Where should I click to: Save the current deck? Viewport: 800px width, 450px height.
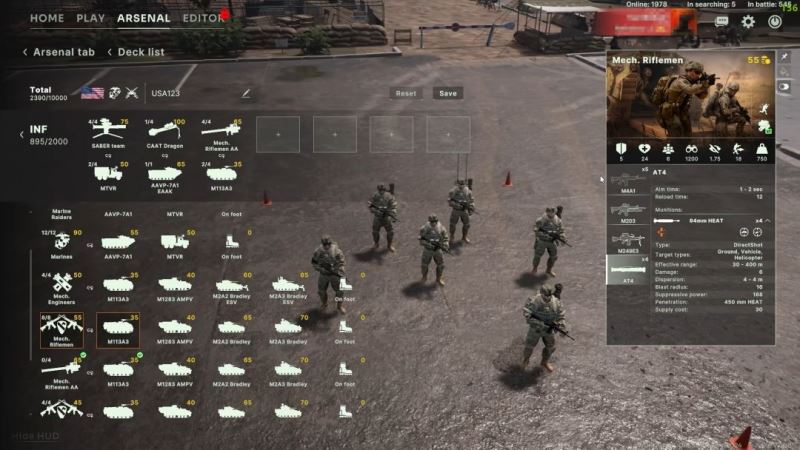(x=448, y=93)
